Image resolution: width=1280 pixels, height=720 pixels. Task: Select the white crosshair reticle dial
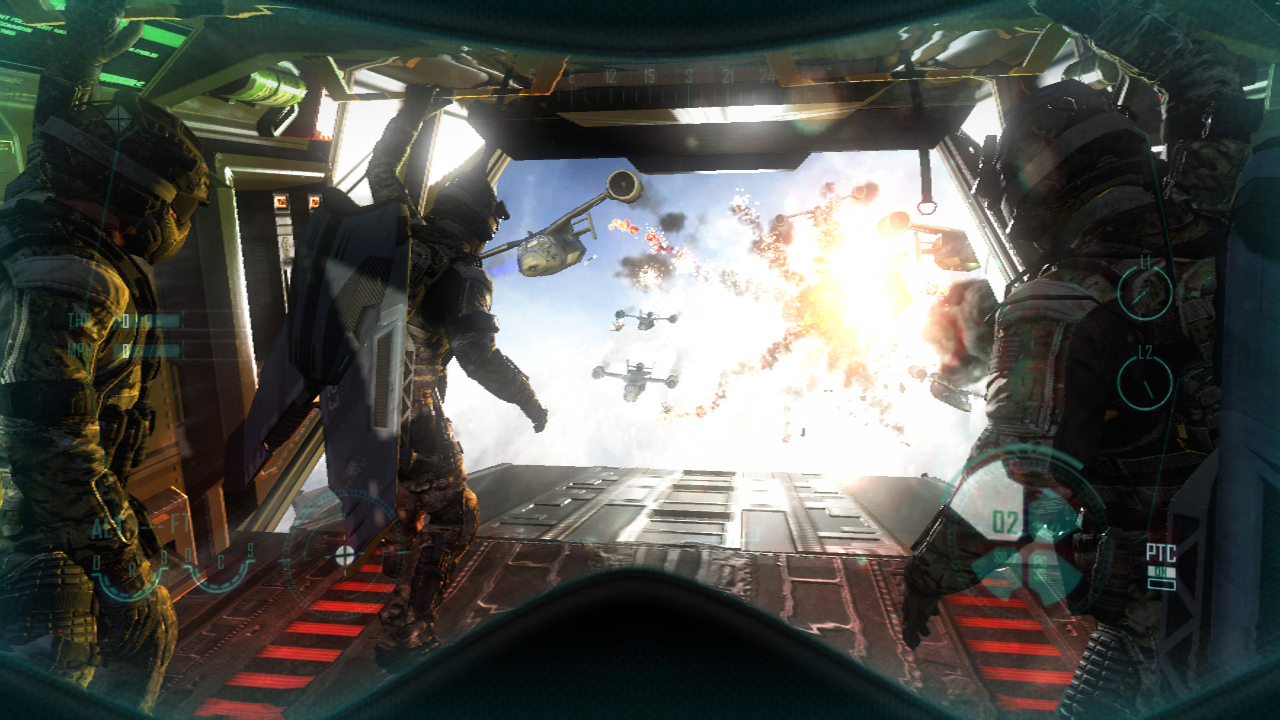pos(345,553)
